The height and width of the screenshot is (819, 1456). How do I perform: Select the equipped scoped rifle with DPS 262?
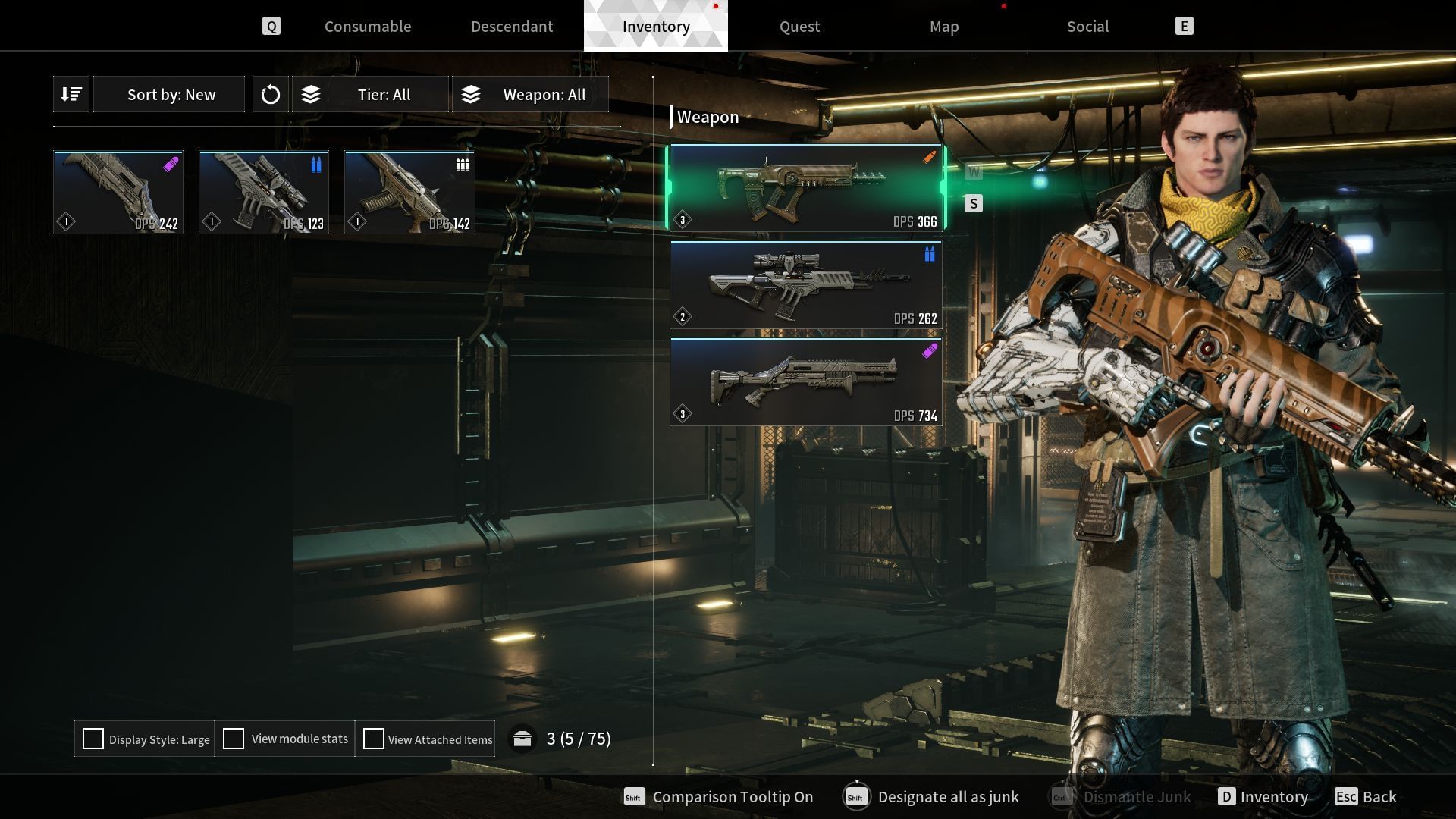coord(805,285)
